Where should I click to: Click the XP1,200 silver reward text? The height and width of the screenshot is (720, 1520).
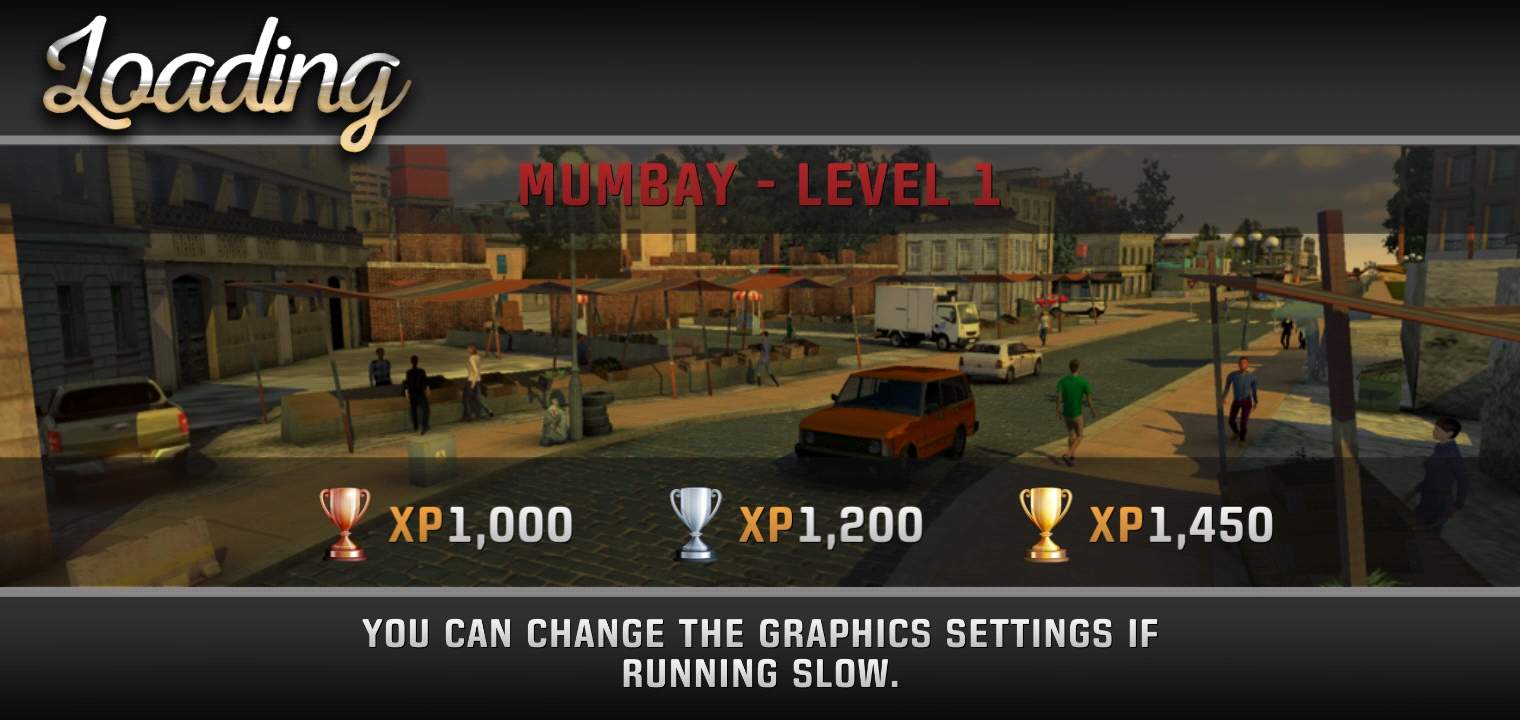(830, 521)
